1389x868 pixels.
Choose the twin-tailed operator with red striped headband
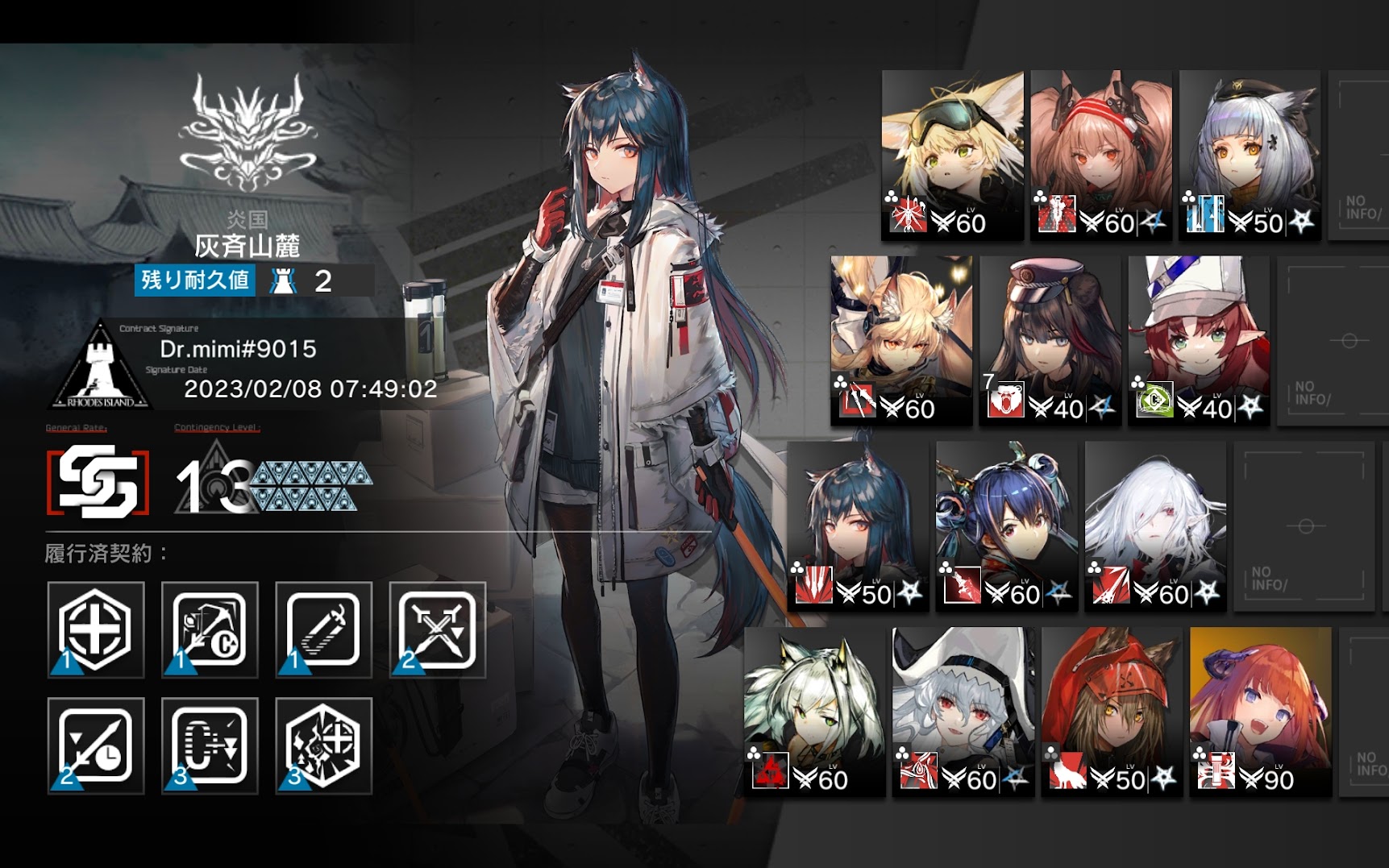point(1100,155)
